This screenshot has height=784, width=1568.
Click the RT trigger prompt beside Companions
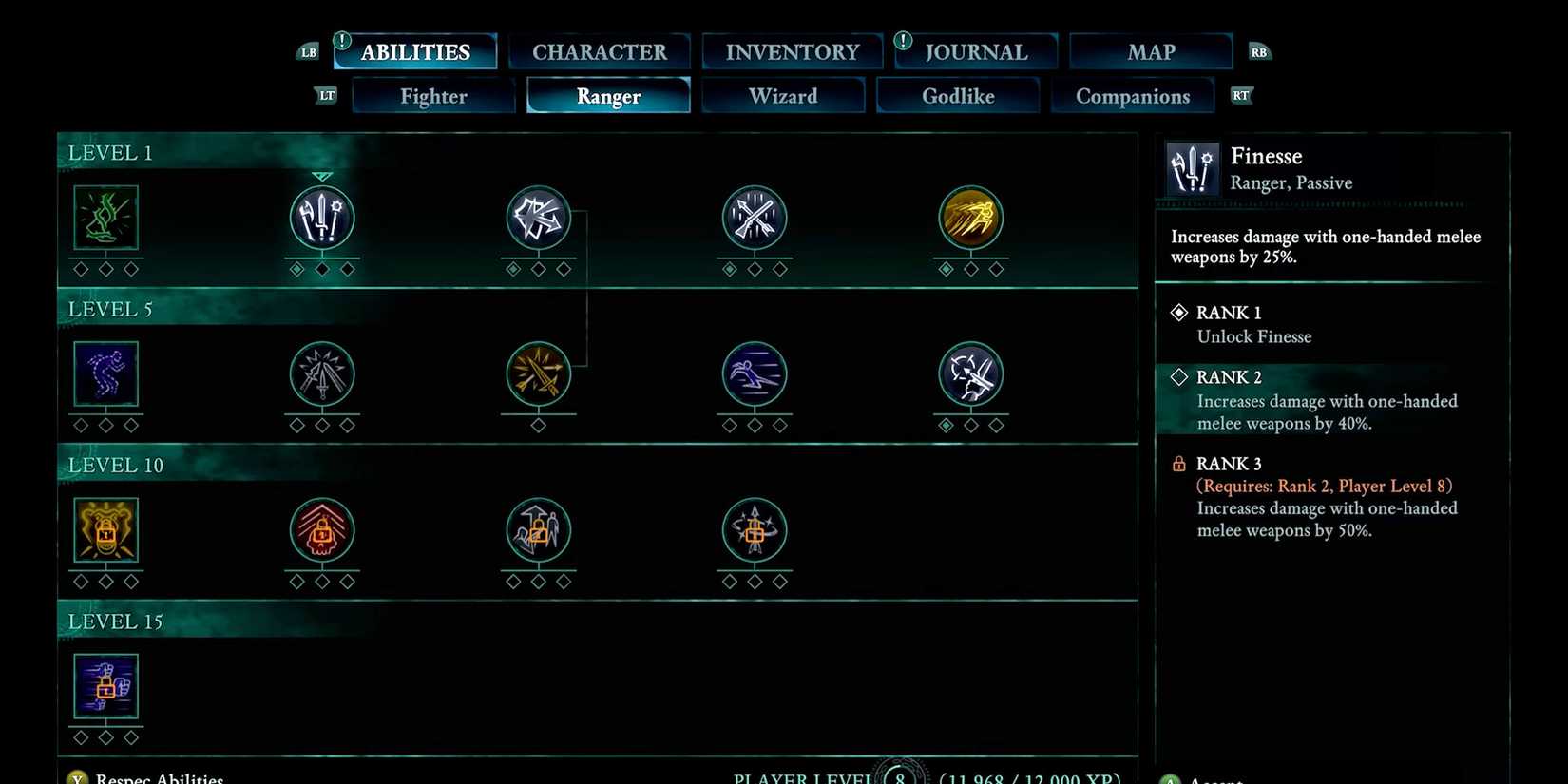tap(1240, 95)
